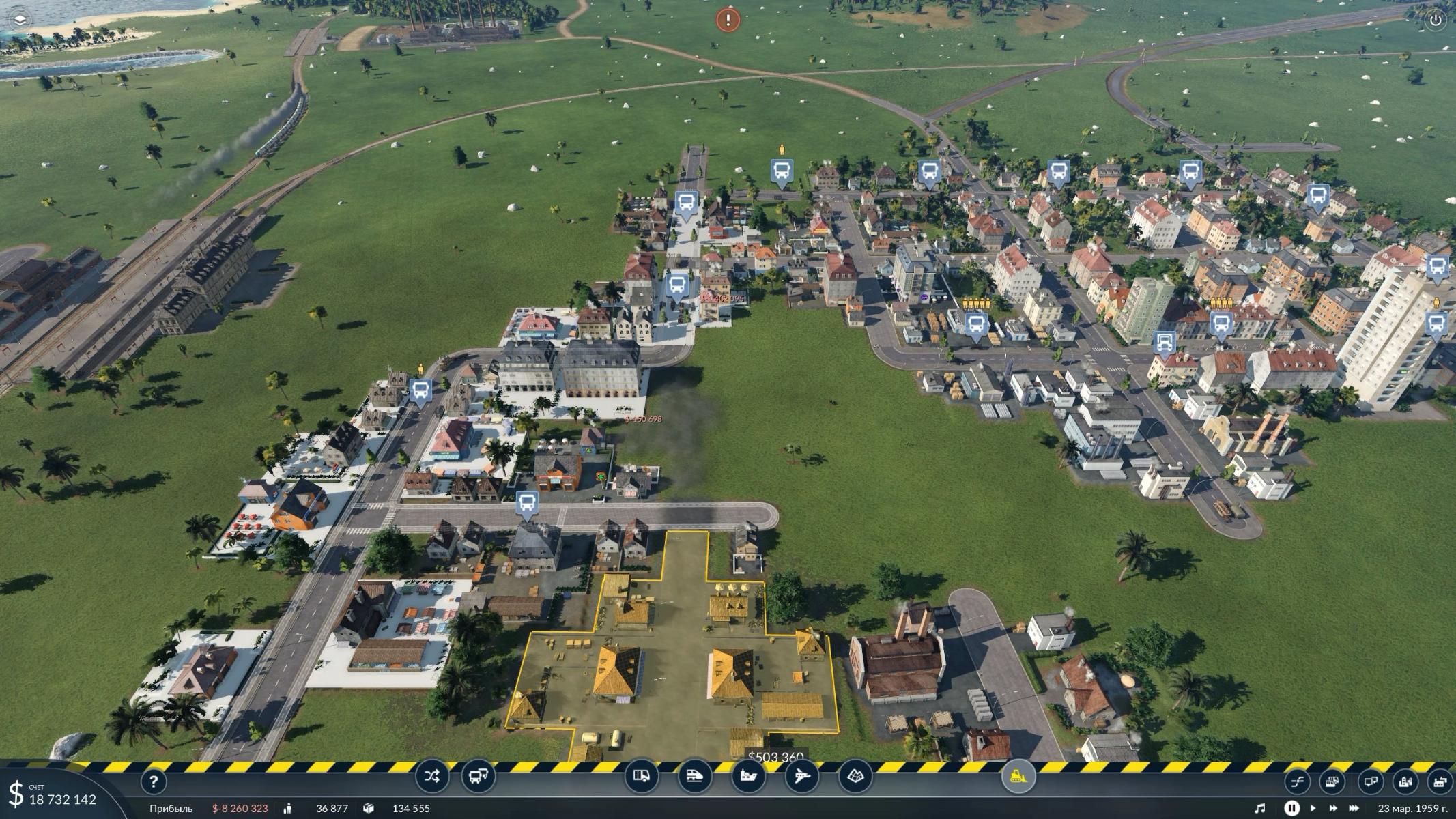The height and width of the screenshot is (819, 1456).
Task: Open the main menu power button
Action: (x=1436, y=20)
